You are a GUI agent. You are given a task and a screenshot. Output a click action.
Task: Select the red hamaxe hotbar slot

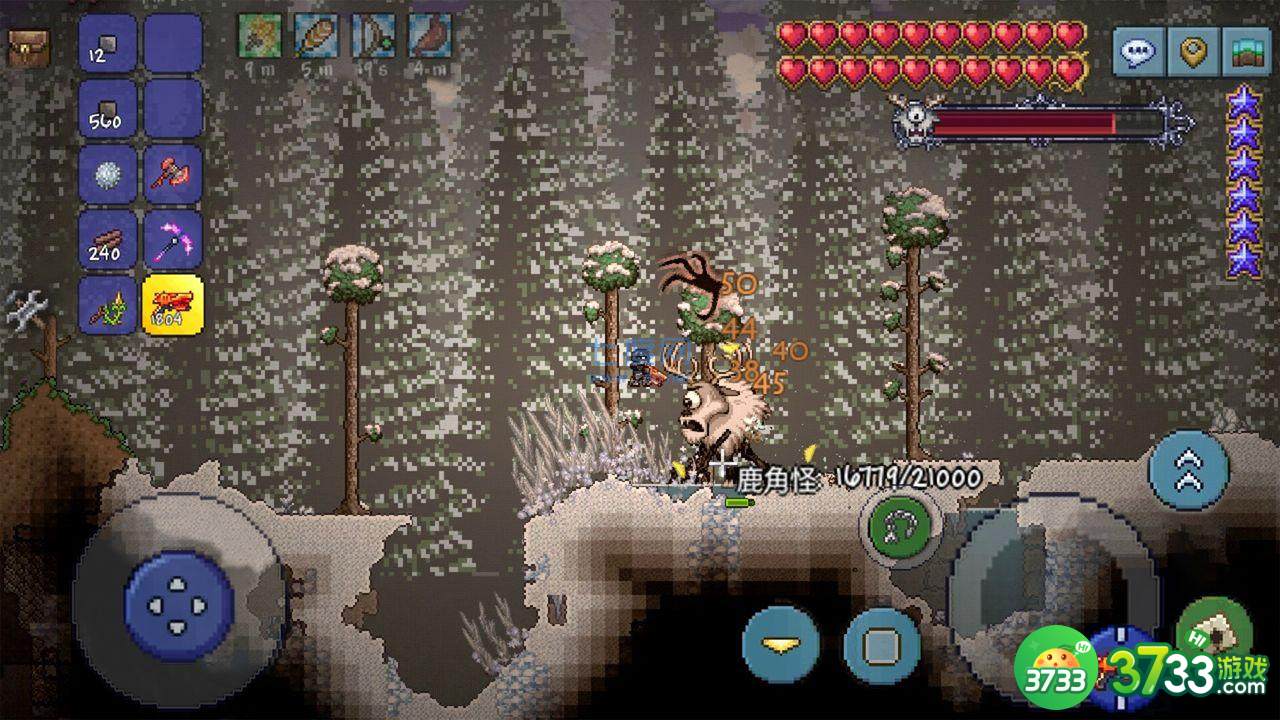(173, 175)
